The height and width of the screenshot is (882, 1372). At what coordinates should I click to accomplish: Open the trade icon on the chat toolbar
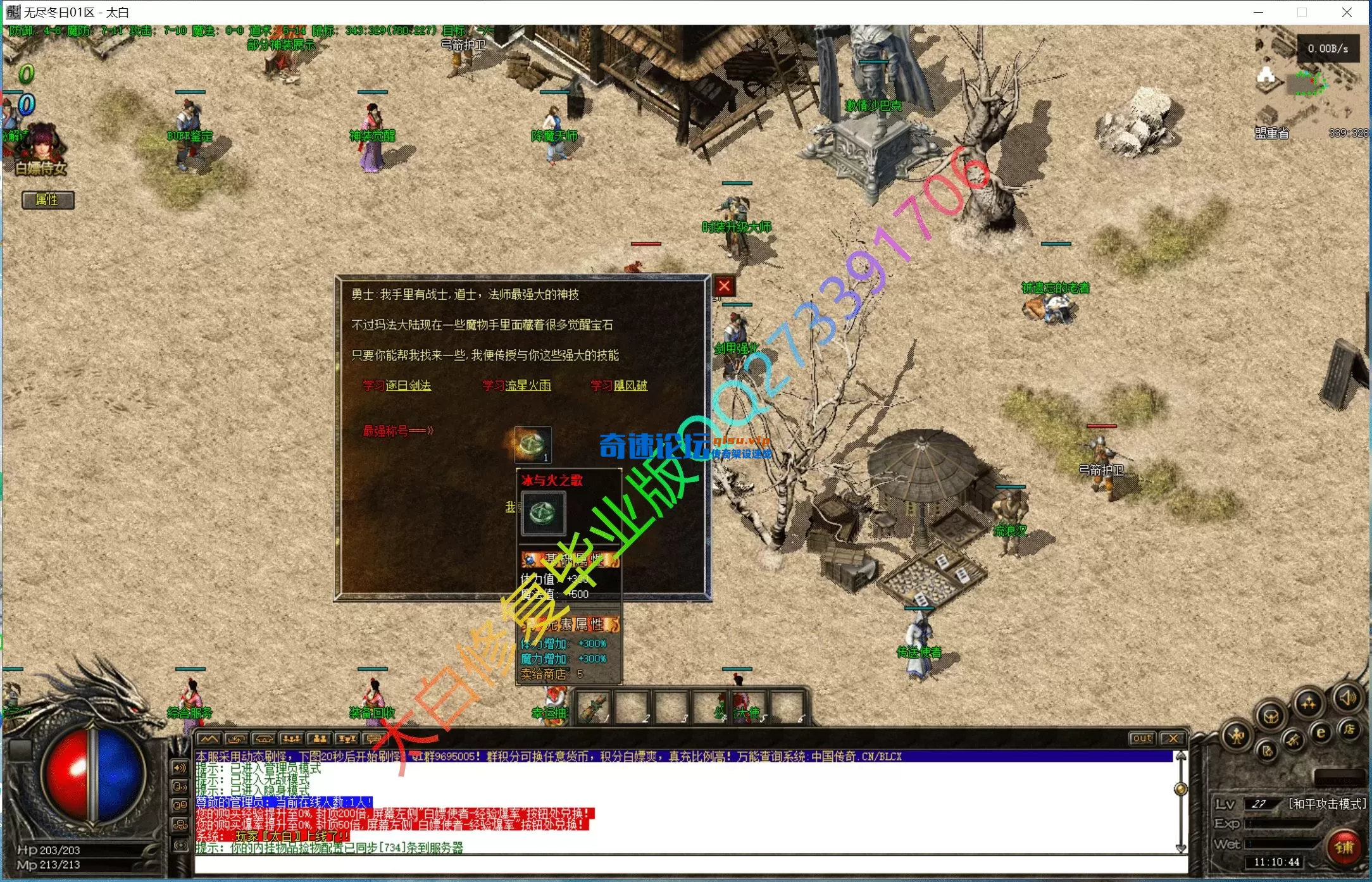[237, 739]
